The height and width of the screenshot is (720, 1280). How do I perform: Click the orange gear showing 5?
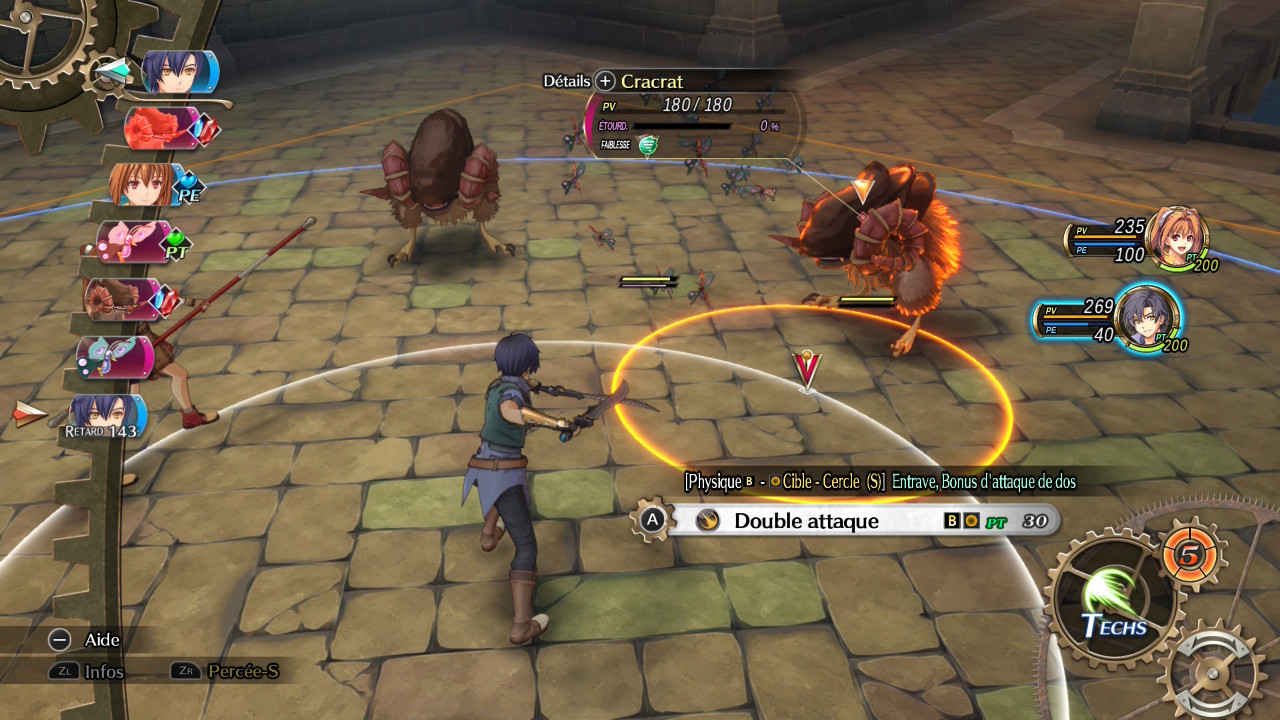click(1189, 555)
